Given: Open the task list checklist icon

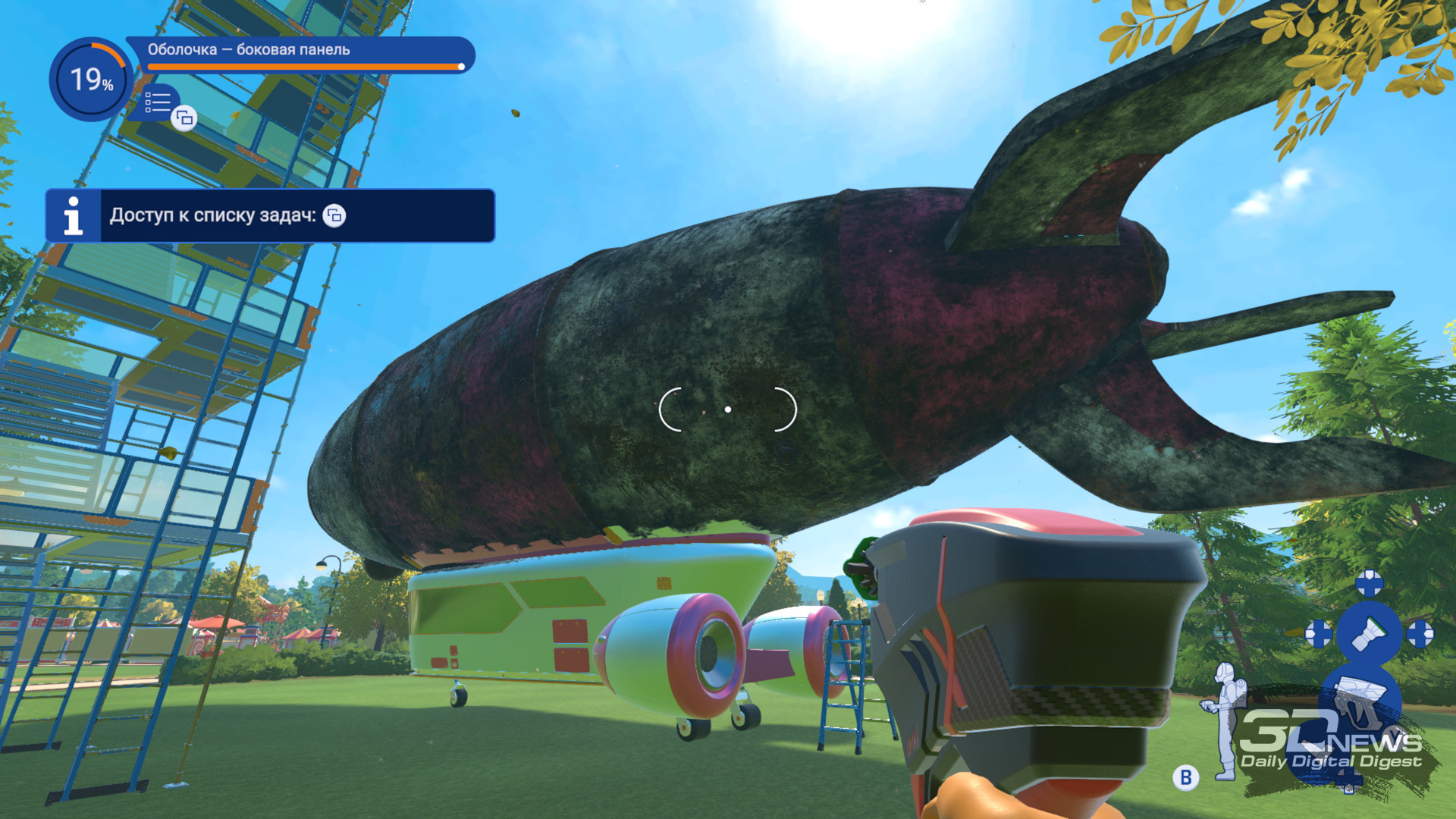Looking at the screenshot, I should click(158, 102).
